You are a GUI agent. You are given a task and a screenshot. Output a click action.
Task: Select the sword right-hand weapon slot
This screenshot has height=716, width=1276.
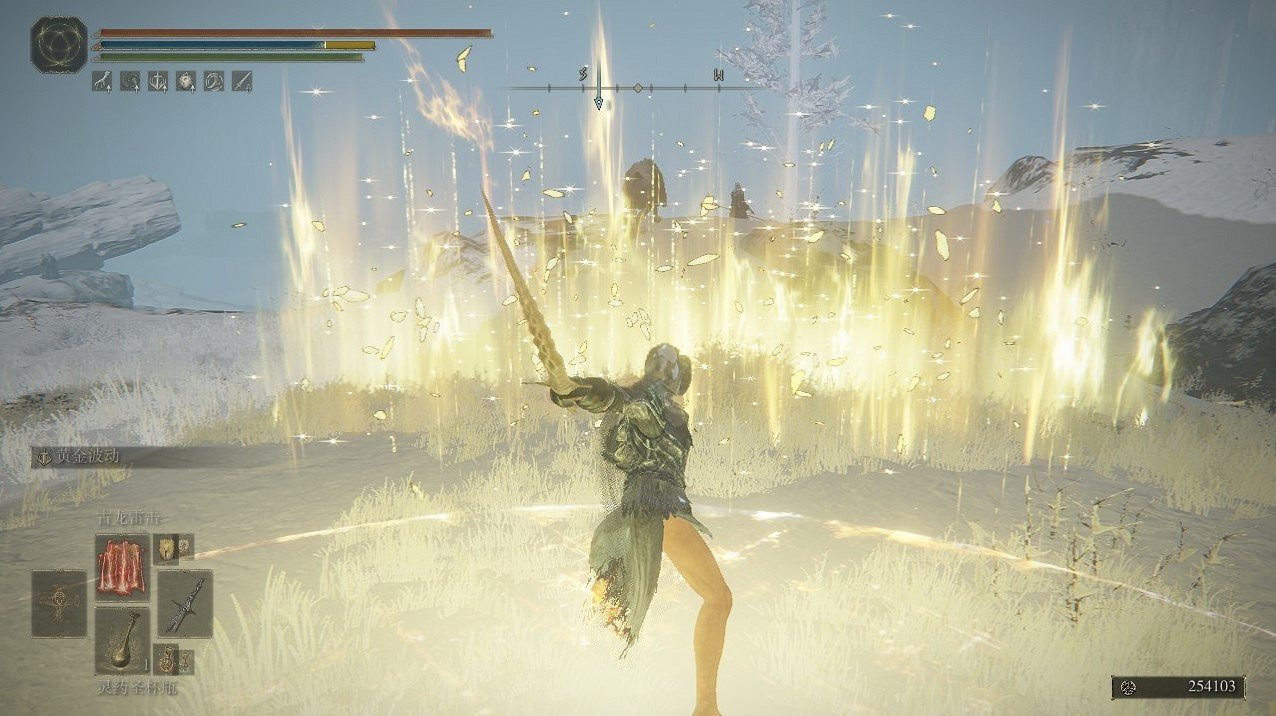click(x=185, y=603)
